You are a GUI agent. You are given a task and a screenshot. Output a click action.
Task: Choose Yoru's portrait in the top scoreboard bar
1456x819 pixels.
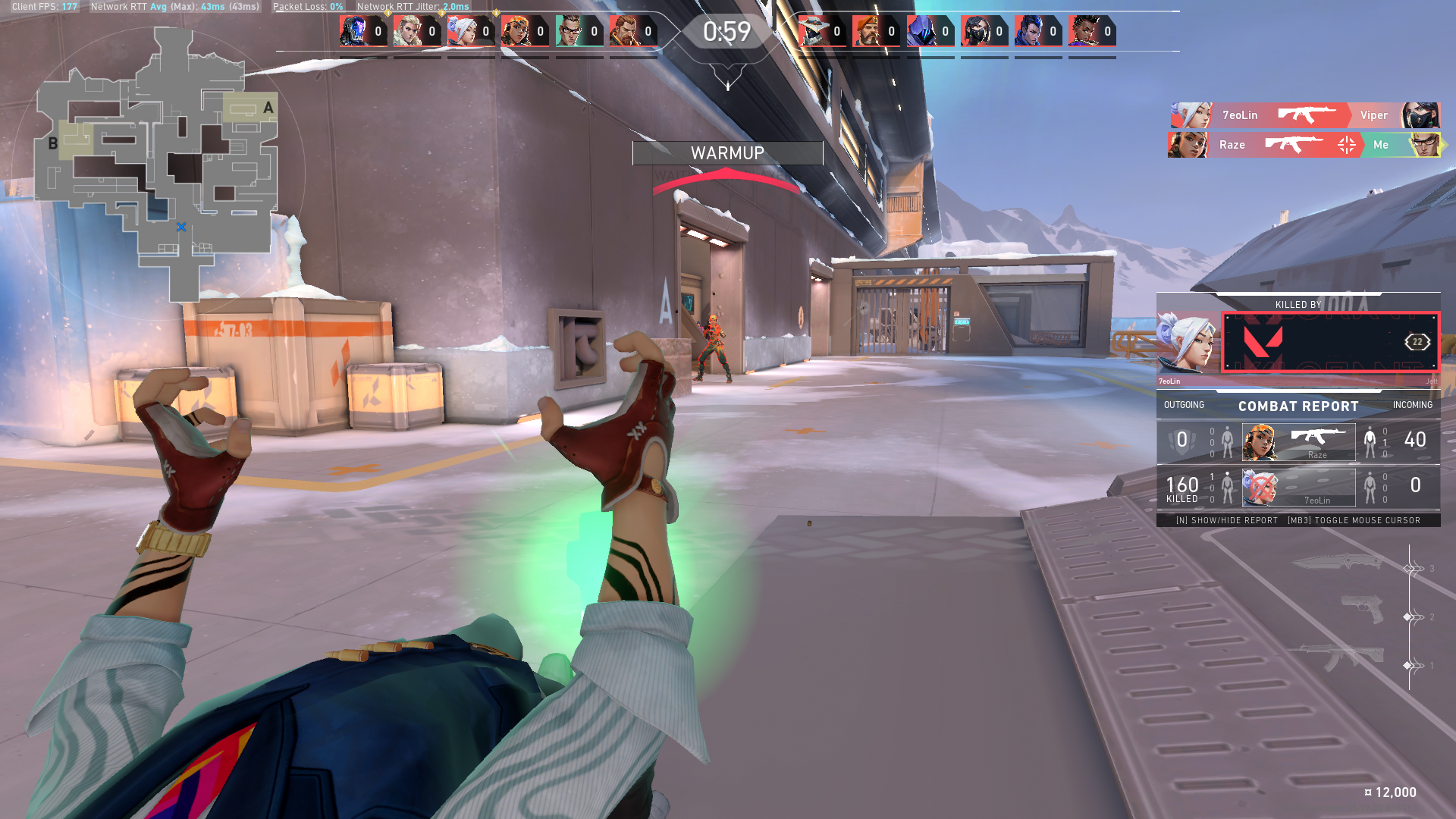coord(1030,32)
